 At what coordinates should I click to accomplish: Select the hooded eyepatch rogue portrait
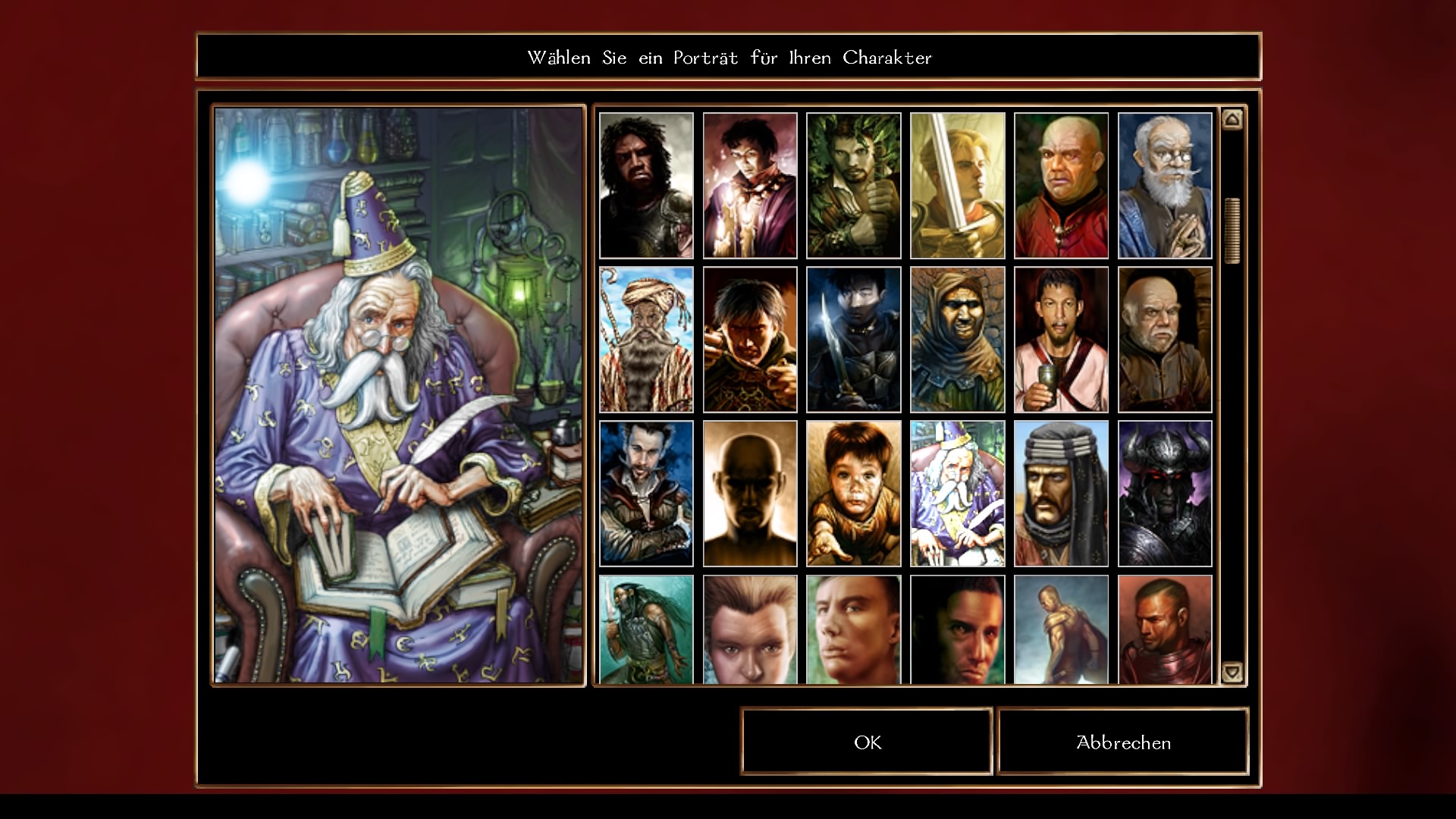coord(957,339)
